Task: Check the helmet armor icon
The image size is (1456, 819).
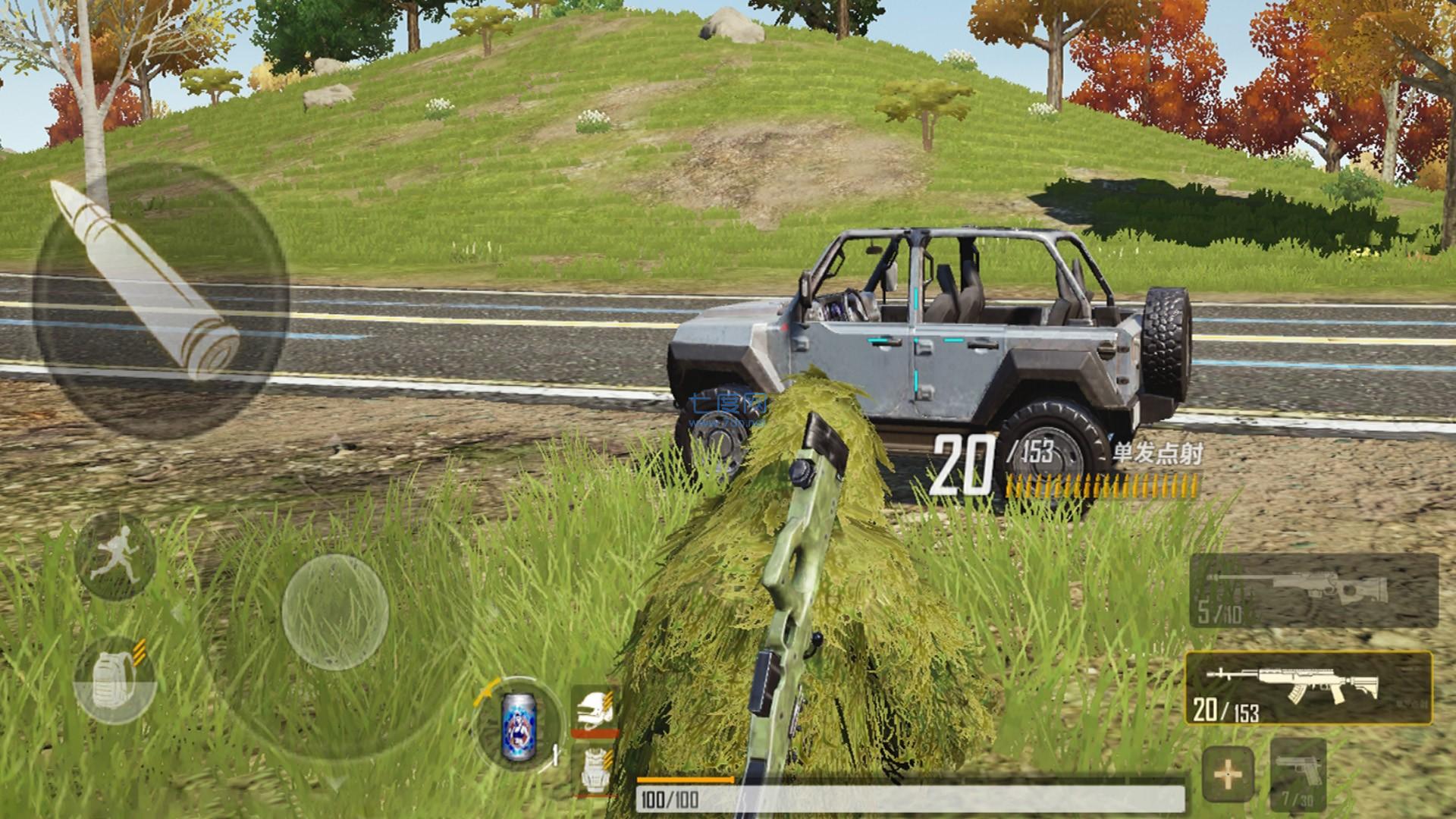Action: tap(594, 711)
